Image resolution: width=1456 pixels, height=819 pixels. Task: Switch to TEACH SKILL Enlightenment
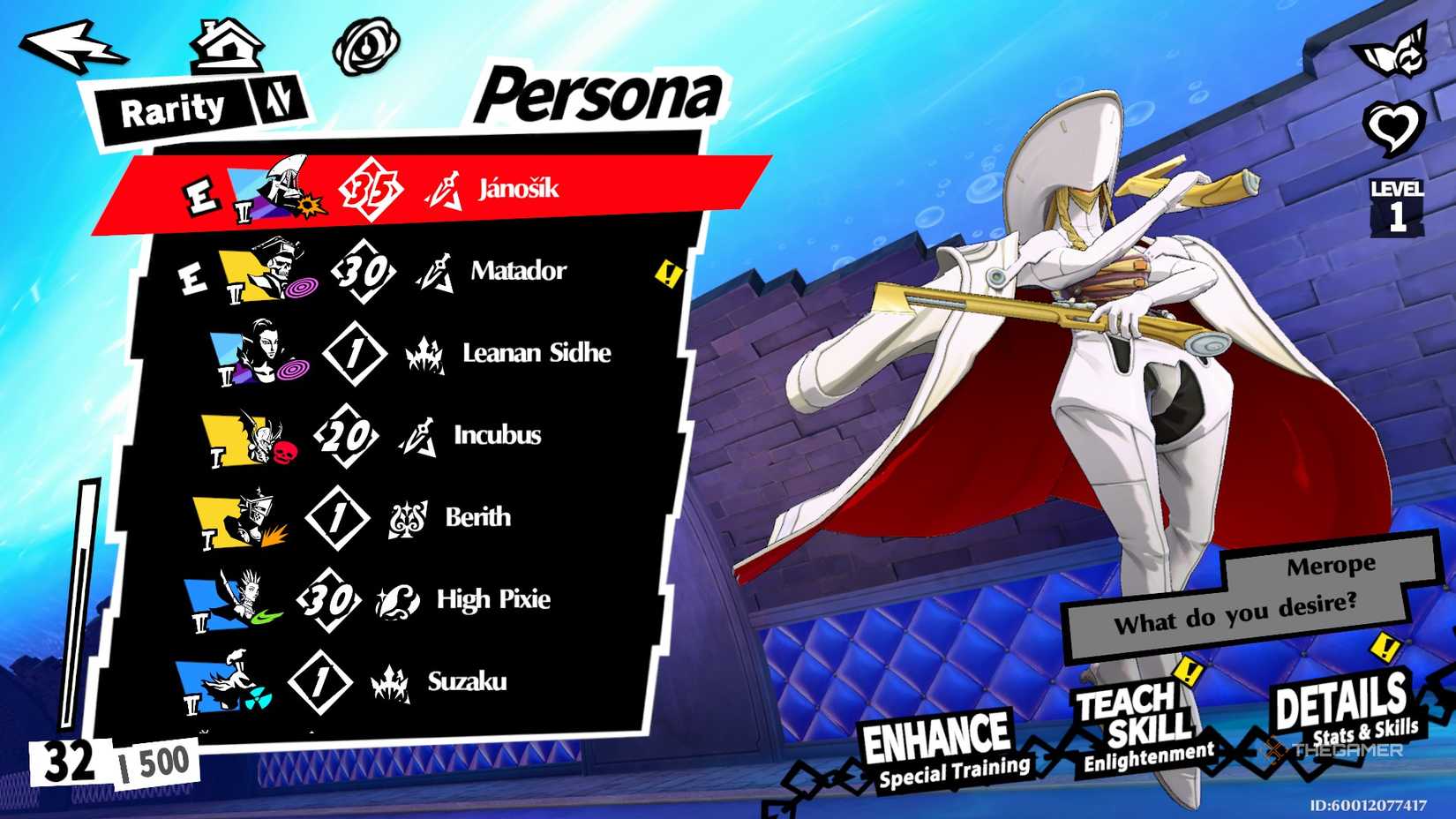tap(1135, 717)
